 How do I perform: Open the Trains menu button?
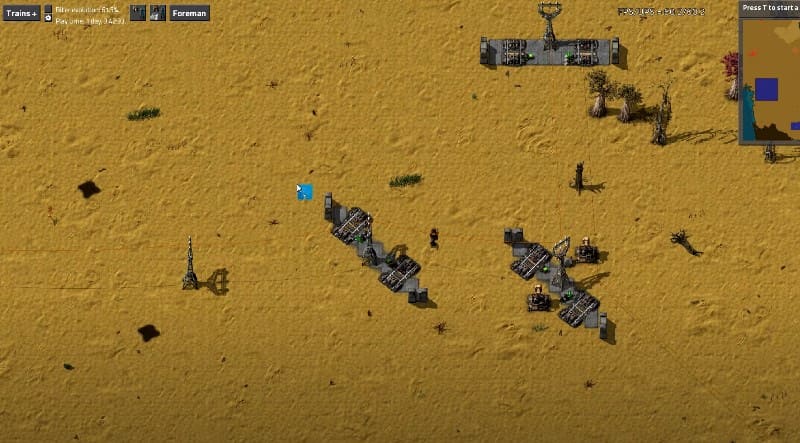21,13
